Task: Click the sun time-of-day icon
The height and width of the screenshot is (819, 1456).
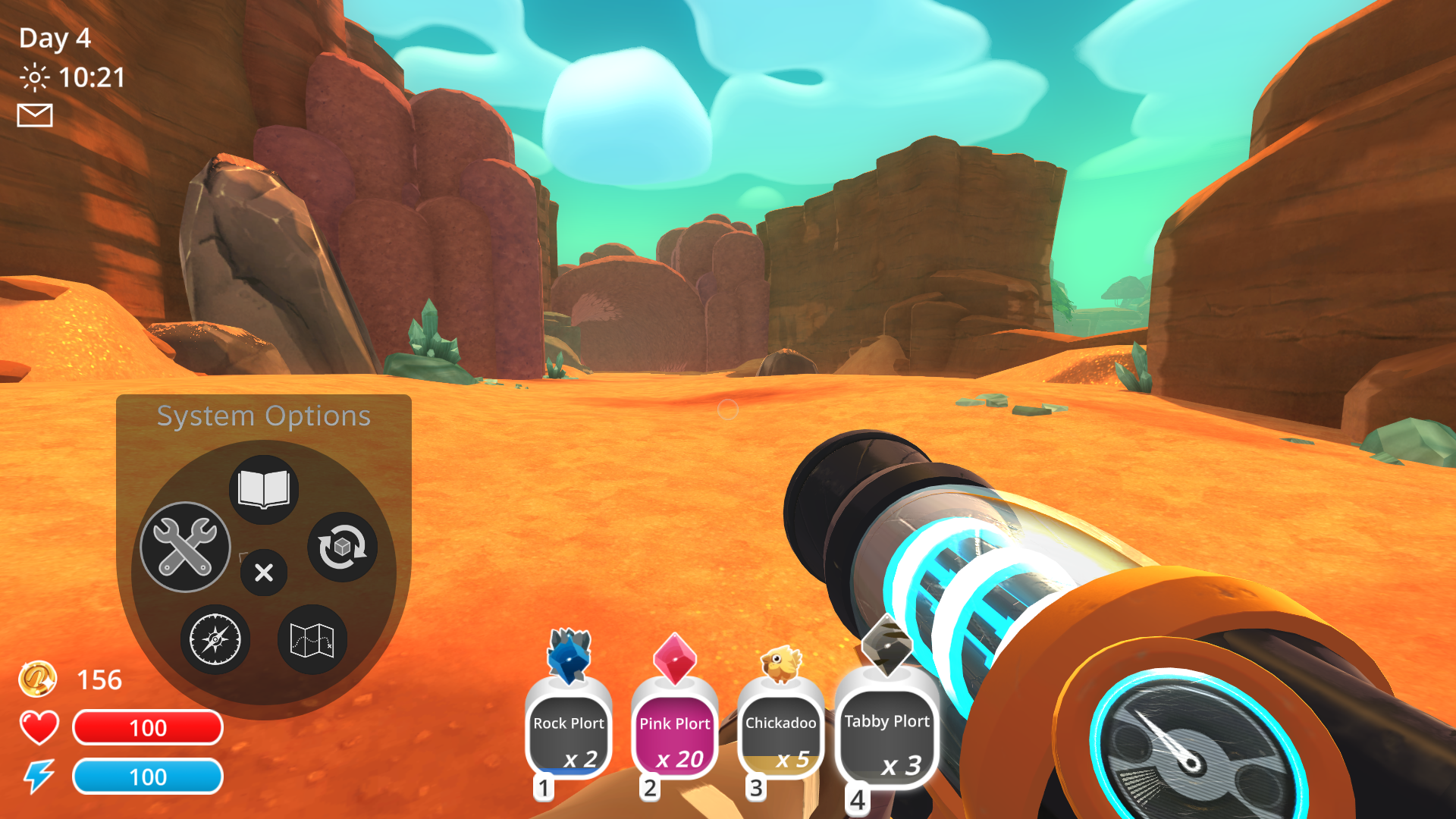Action: (33, 77)
